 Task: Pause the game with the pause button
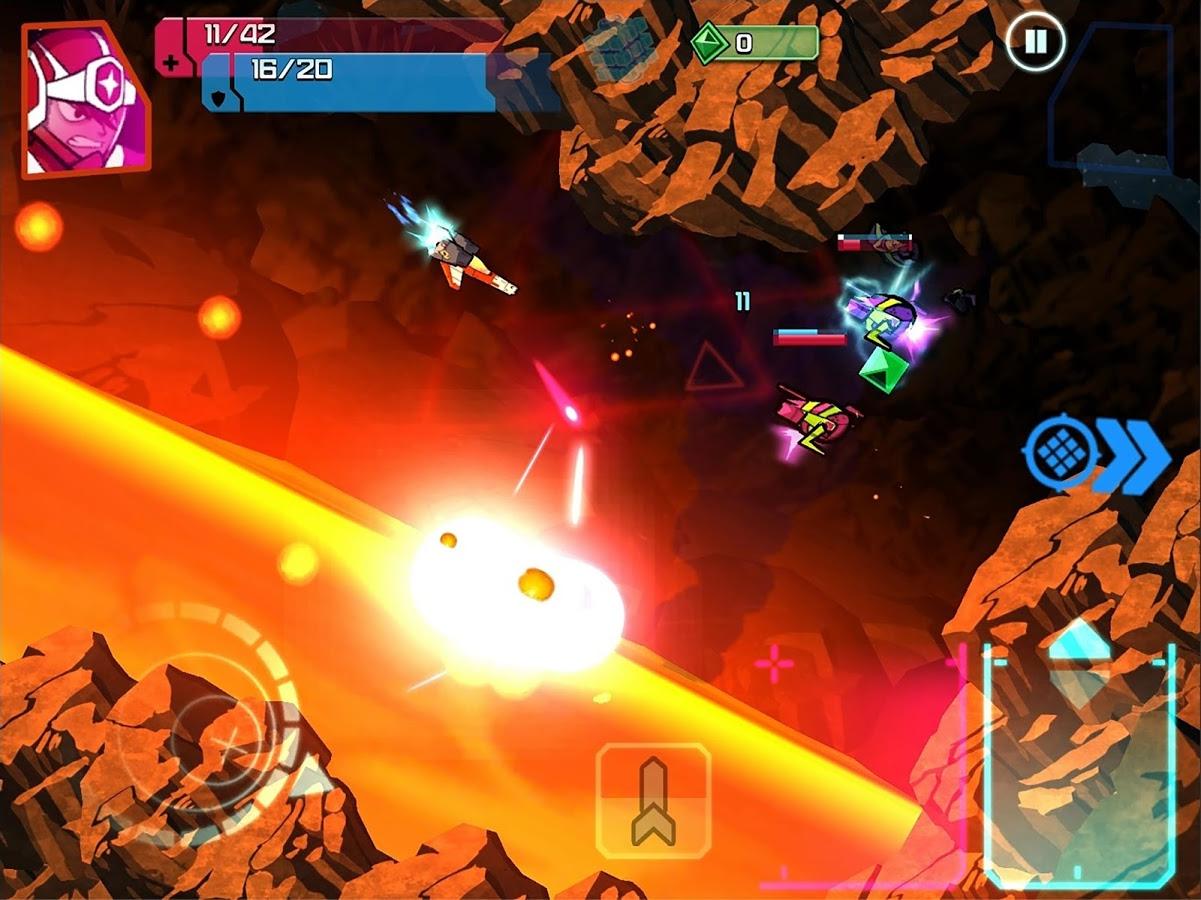(x=1035, y=42)
